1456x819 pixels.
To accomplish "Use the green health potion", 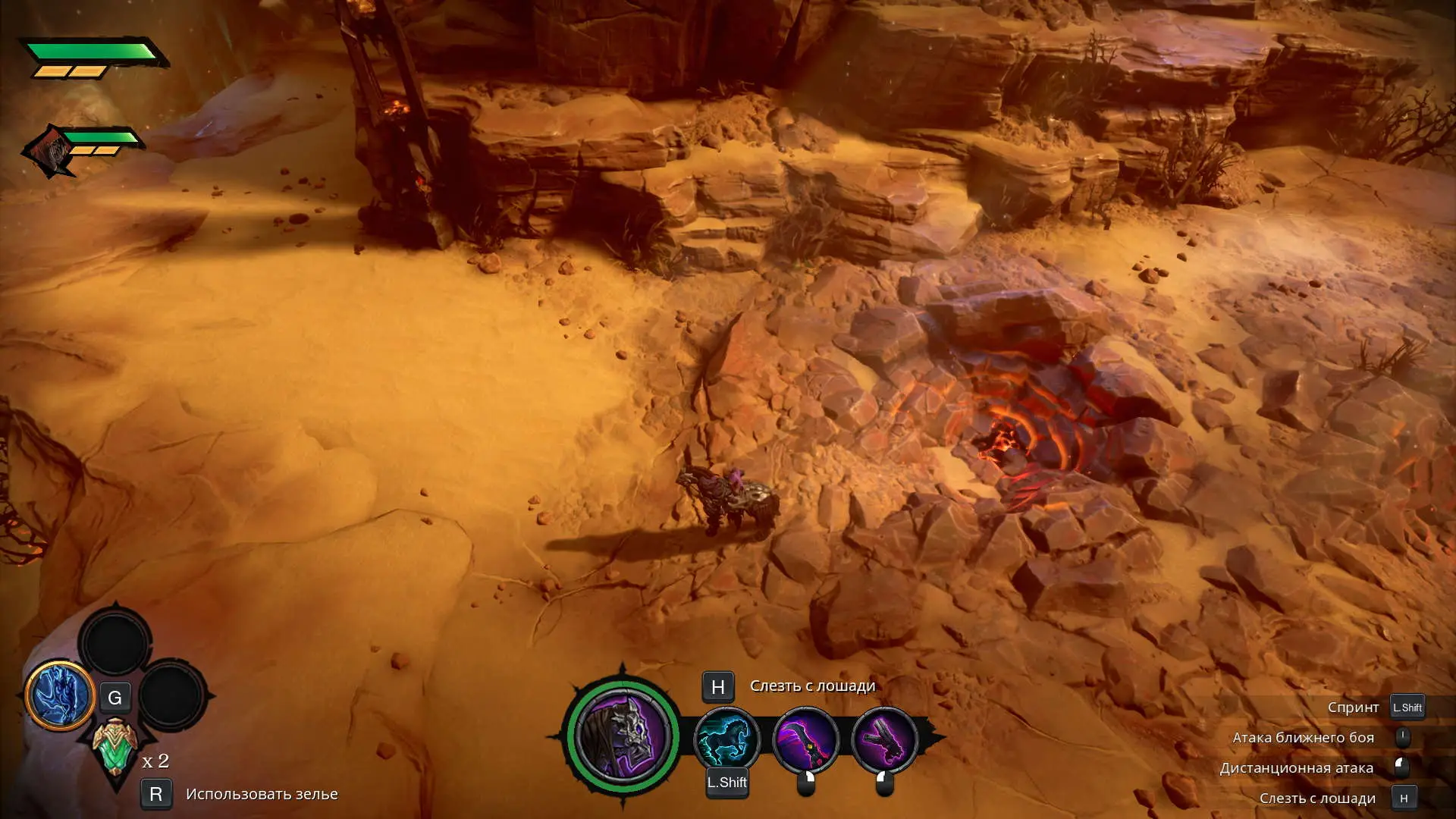I will click(115, 747).
